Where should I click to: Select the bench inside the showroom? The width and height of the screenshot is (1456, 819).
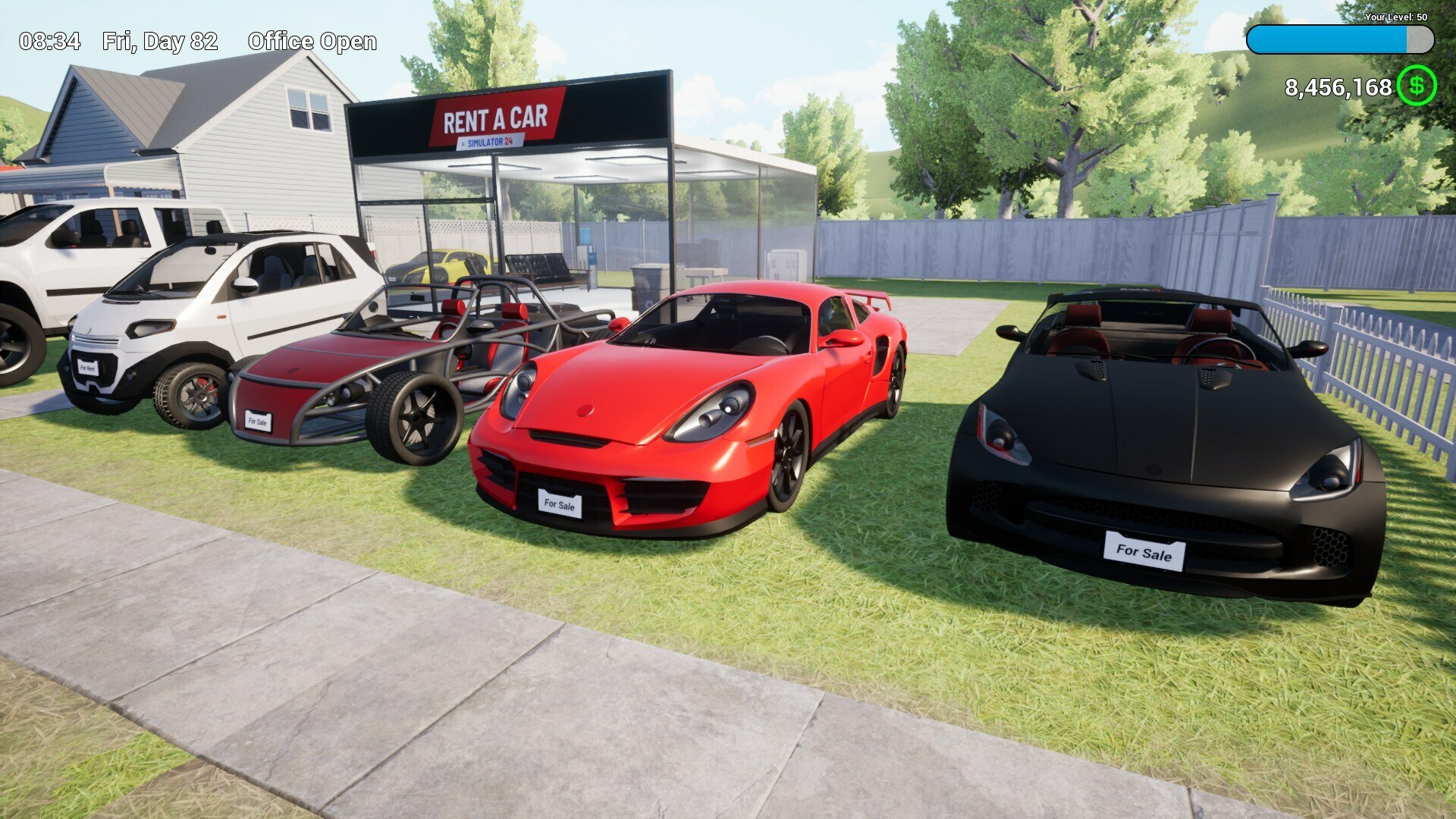click(x=538, y=268)
